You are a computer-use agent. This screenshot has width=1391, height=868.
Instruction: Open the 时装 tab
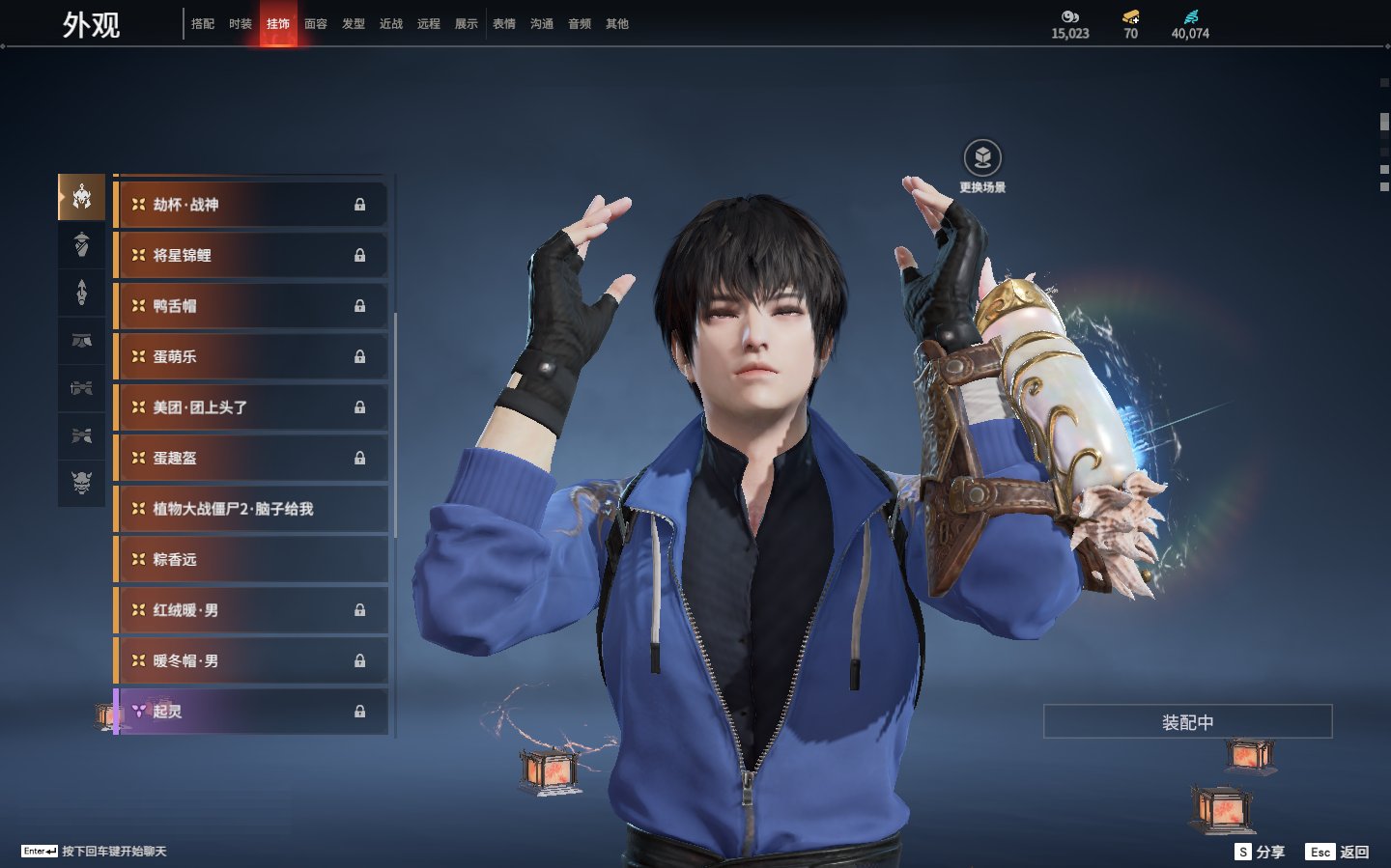coord(241,24)
